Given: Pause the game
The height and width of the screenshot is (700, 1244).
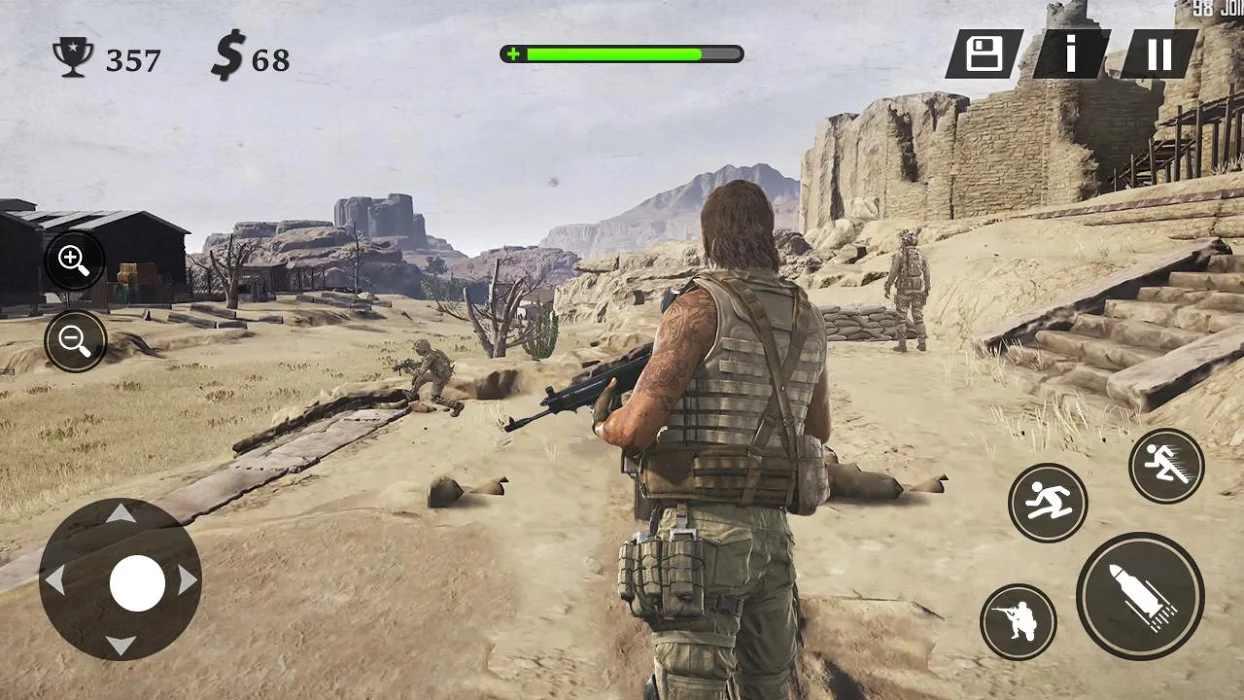Looking at the screenshot, I should (1159, 54).
